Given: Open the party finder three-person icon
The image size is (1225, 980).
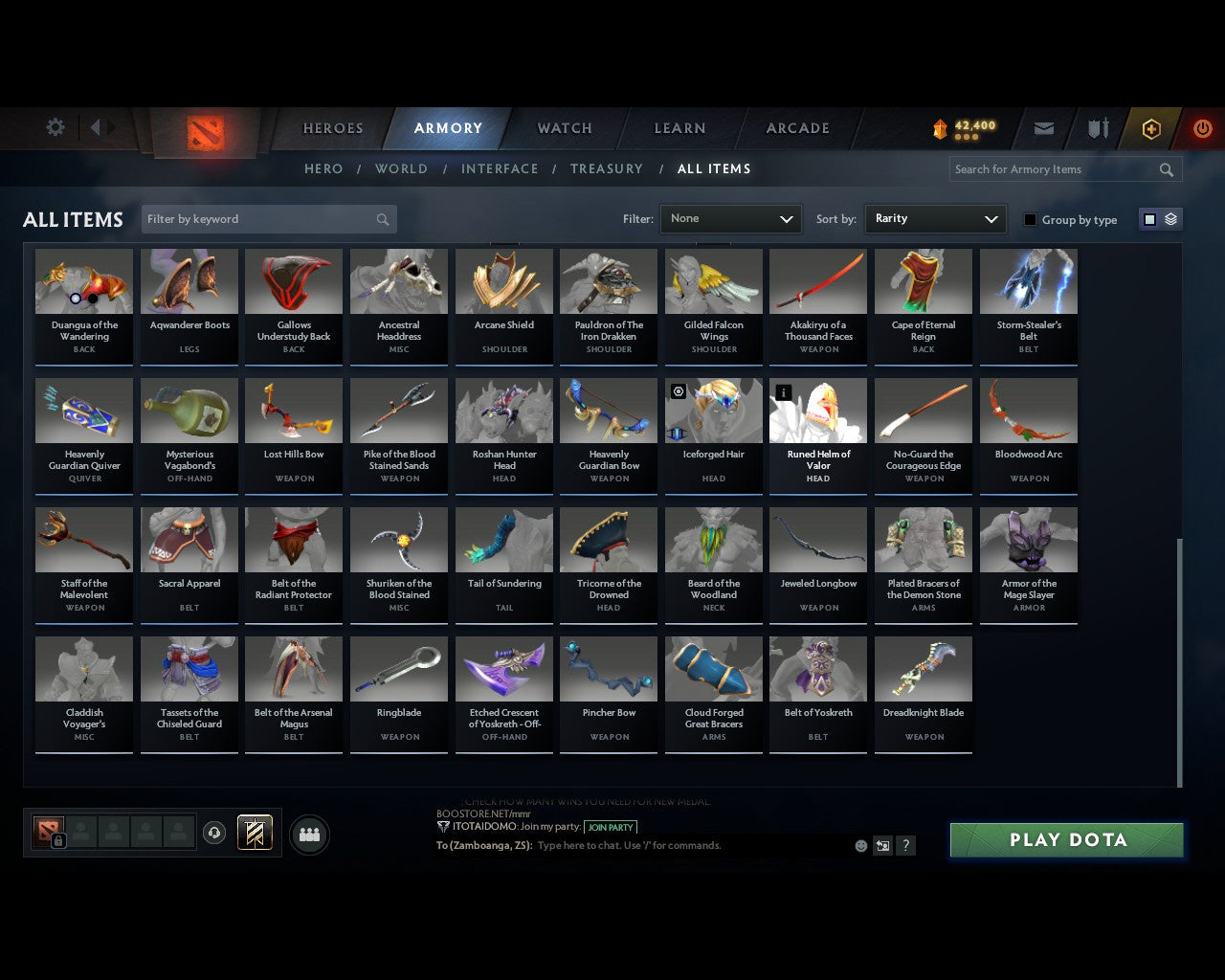Looking at the screenshot, I should (309, 833).
